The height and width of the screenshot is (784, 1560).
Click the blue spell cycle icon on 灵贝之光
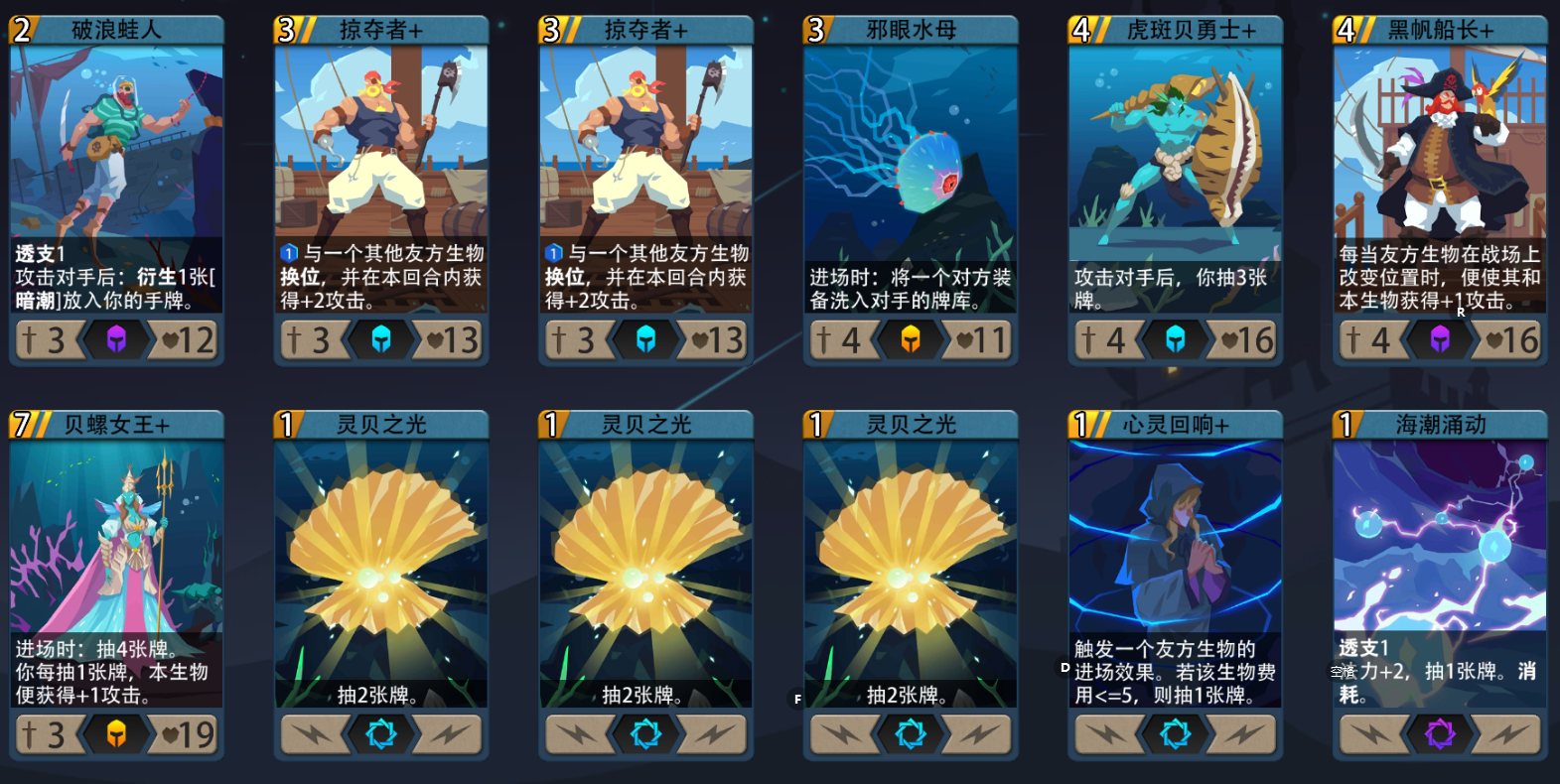(x=381, y=734)
